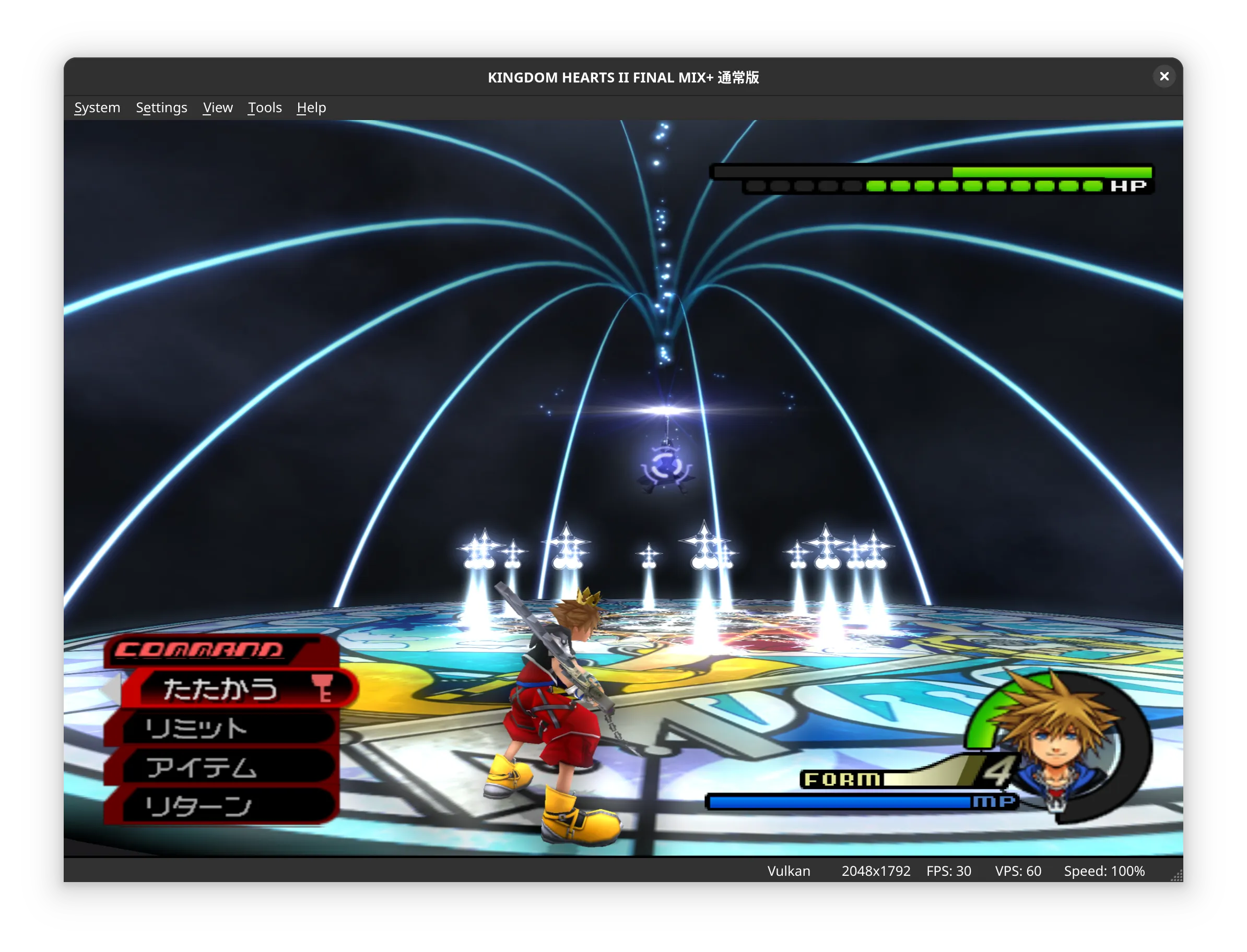Open the View menu

click(218, 108)
